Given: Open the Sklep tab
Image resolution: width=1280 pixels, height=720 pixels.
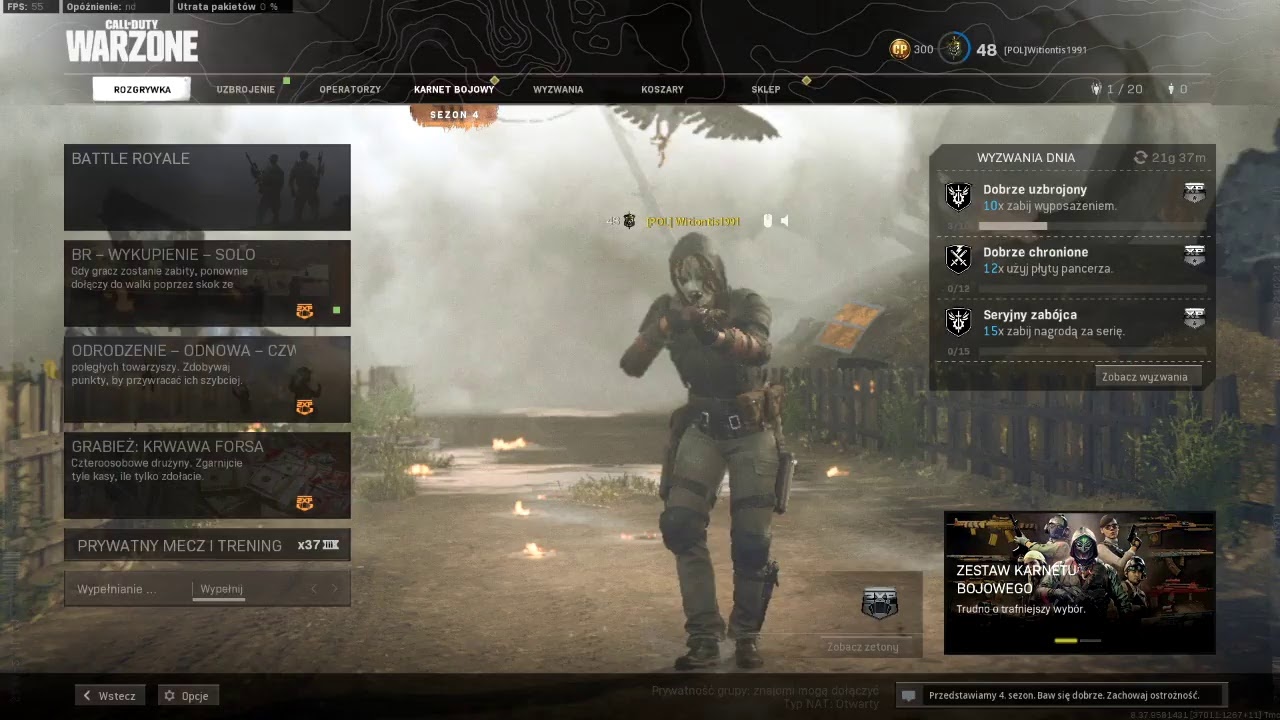Looking at the screenshot, I should (766, 89).
